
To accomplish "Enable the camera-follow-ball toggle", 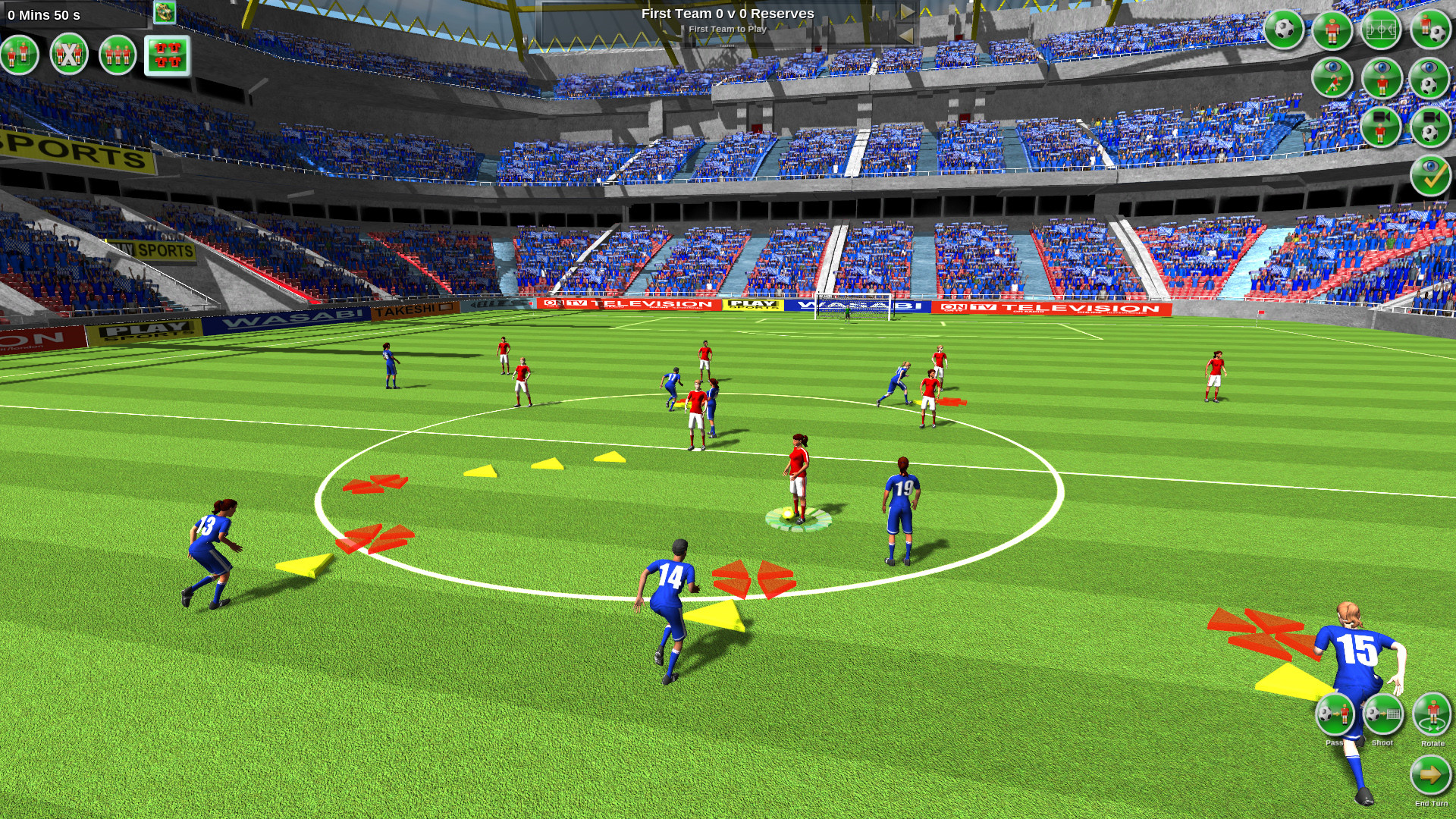I will pos(1429,127).
